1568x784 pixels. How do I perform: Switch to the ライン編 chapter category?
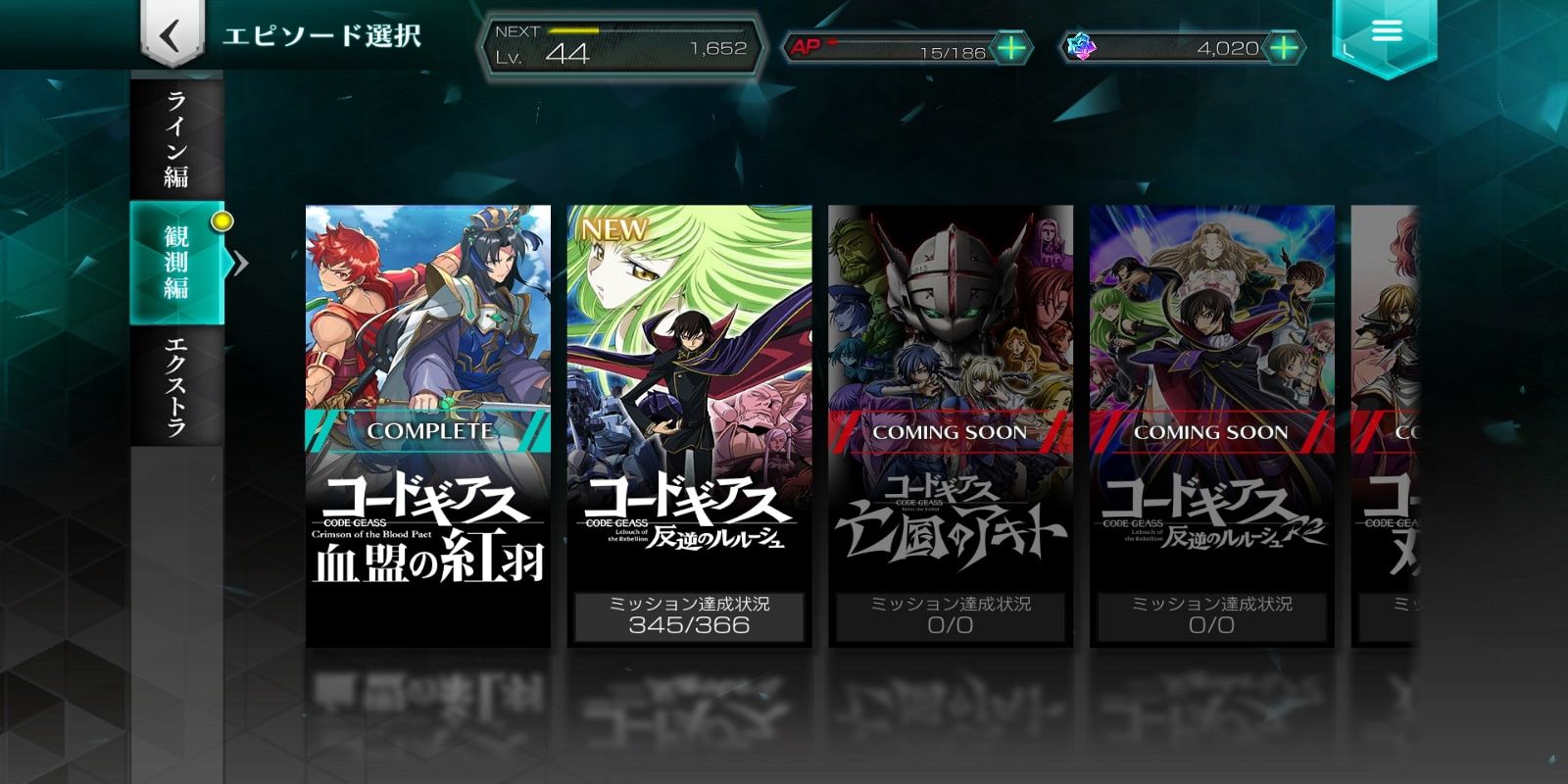[174, 137]
